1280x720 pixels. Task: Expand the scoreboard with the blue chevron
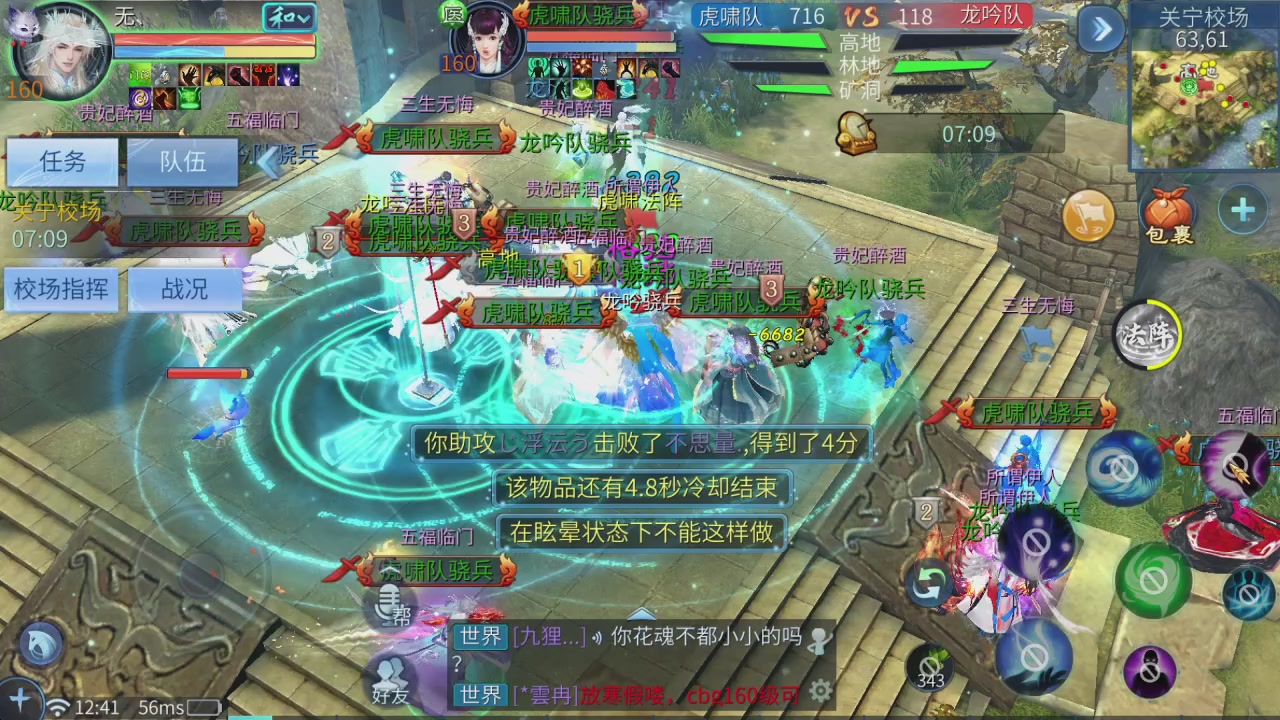click(1100, 30)
